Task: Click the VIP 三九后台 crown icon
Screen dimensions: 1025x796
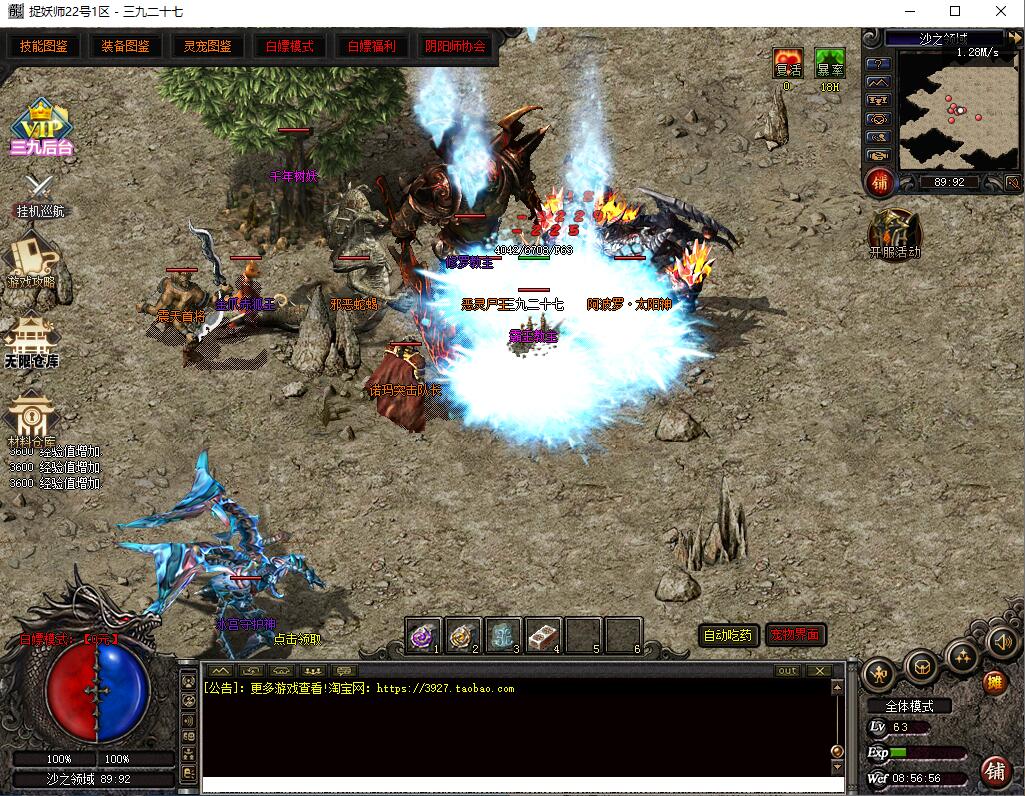Action: coord(40,127)
